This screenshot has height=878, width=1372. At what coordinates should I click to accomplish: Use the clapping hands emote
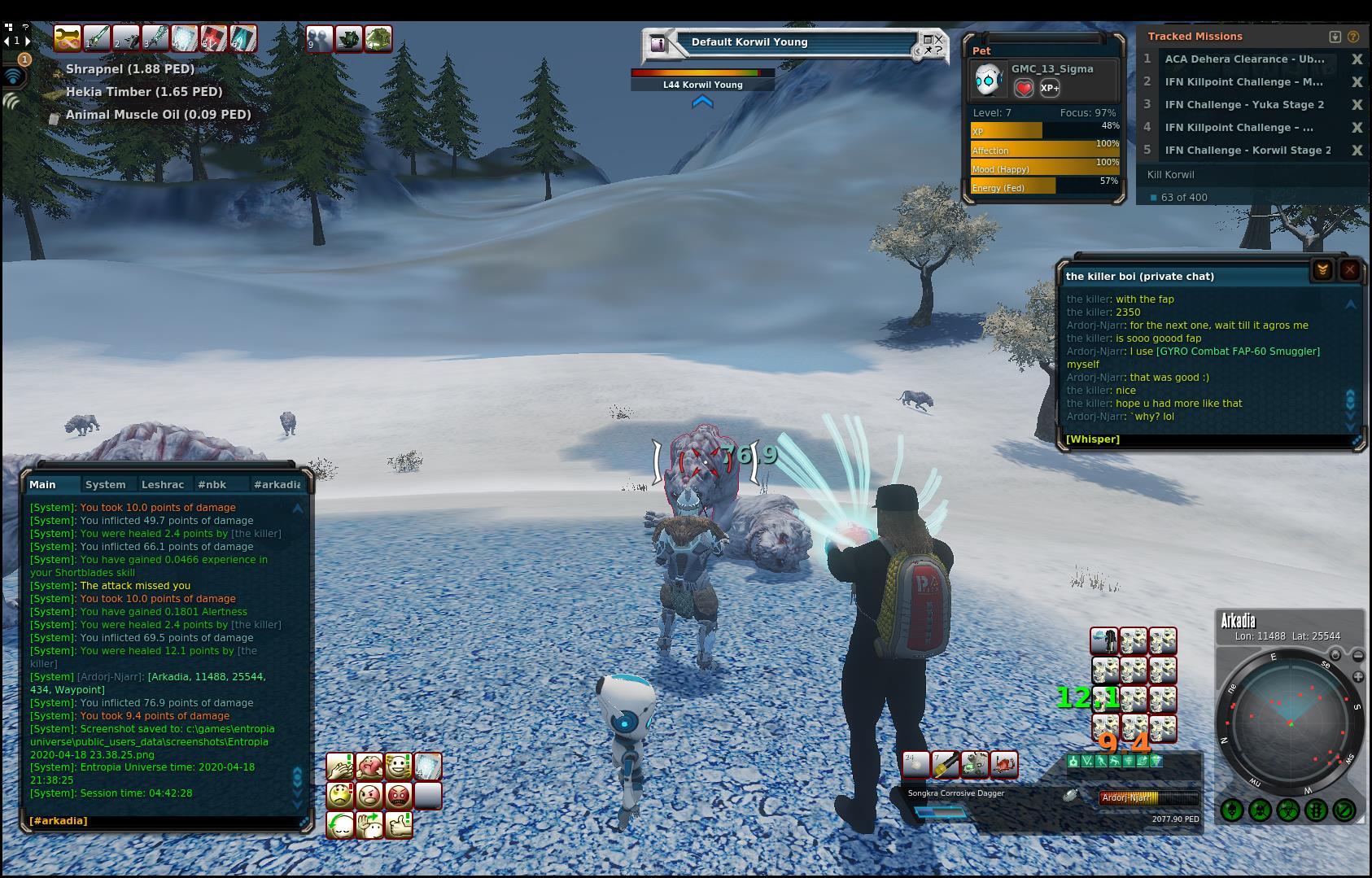340,767
